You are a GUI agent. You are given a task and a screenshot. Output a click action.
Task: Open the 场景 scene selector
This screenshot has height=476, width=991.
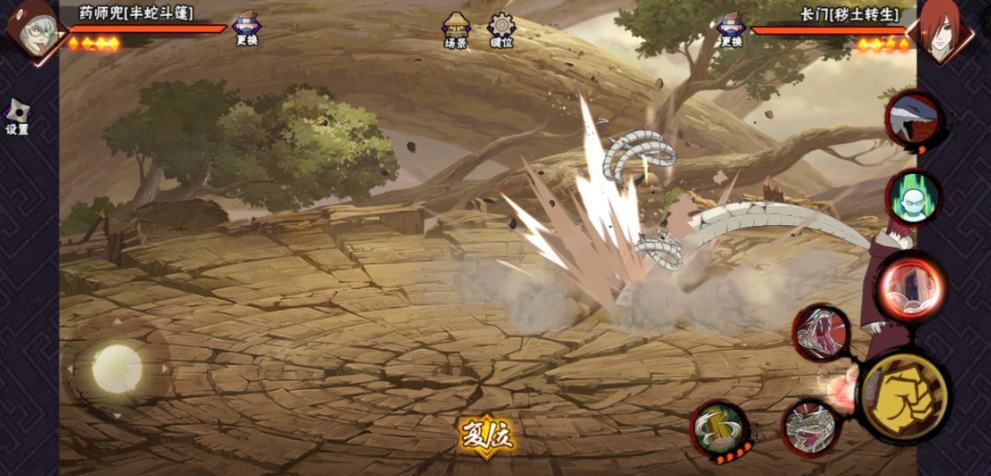point(457,29)
